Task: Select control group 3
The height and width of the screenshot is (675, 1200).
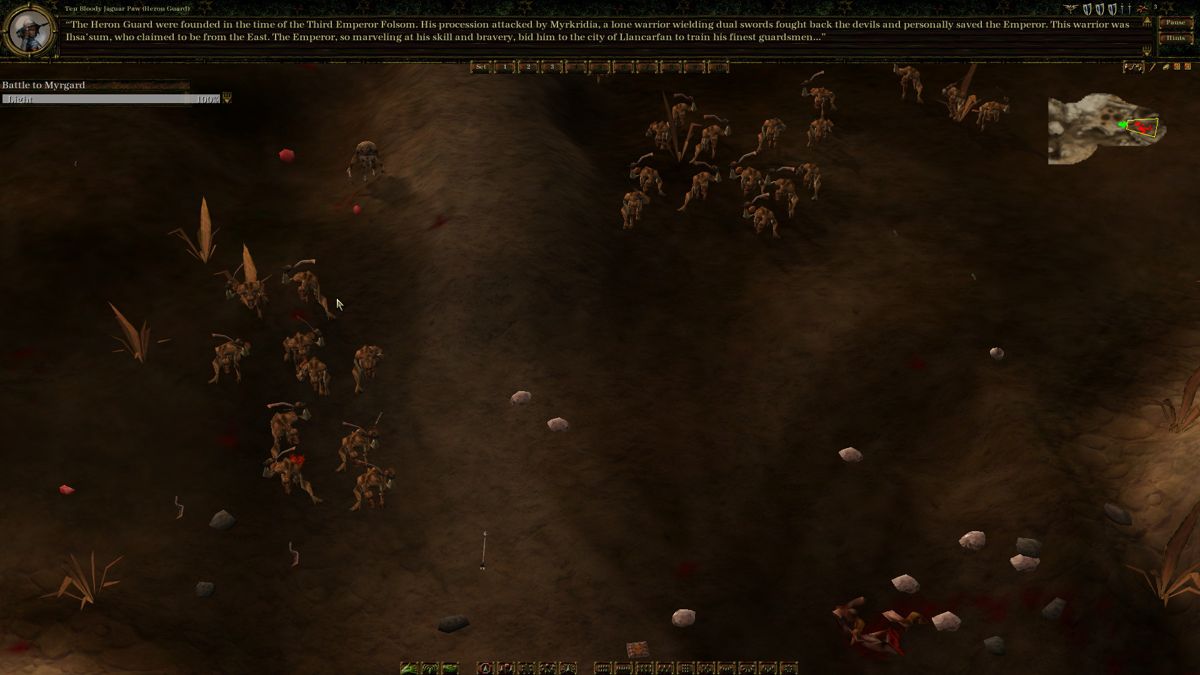Action: click(551, 67)
